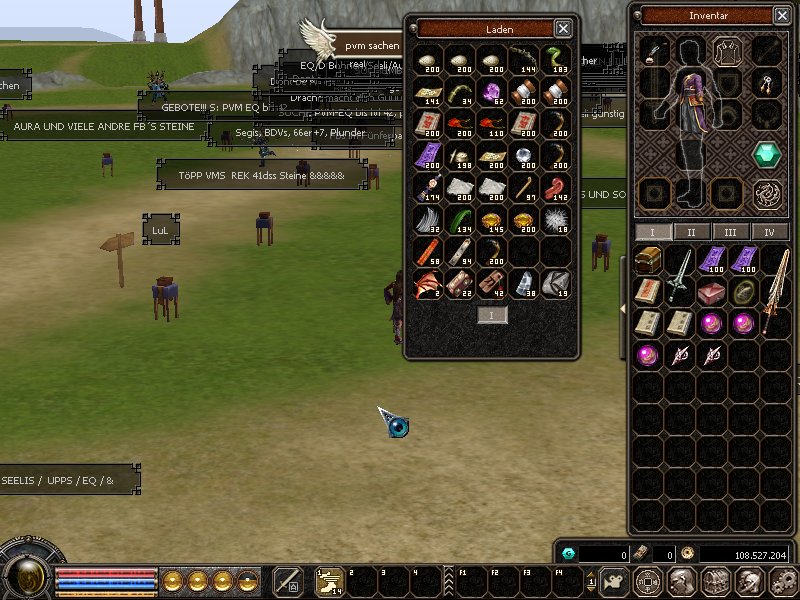Open the treasure chest menu icon

(x=717, y=580)
